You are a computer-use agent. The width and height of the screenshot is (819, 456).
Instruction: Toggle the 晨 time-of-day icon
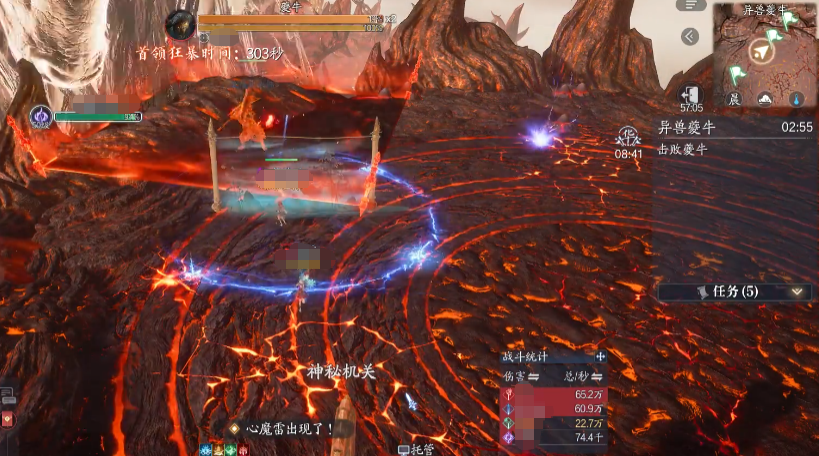(x=734, y=99)
